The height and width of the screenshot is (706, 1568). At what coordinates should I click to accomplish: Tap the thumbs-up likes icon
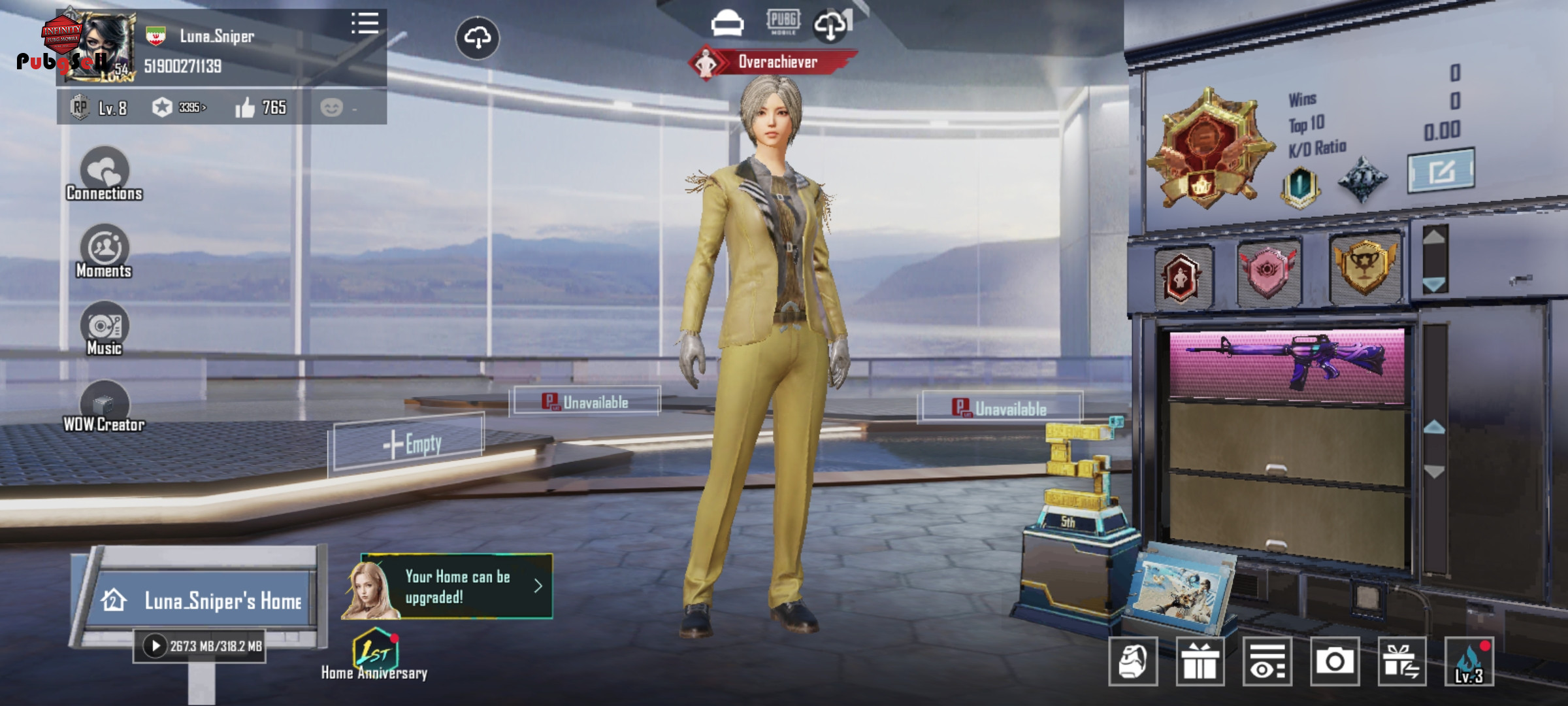click(245, 108)
